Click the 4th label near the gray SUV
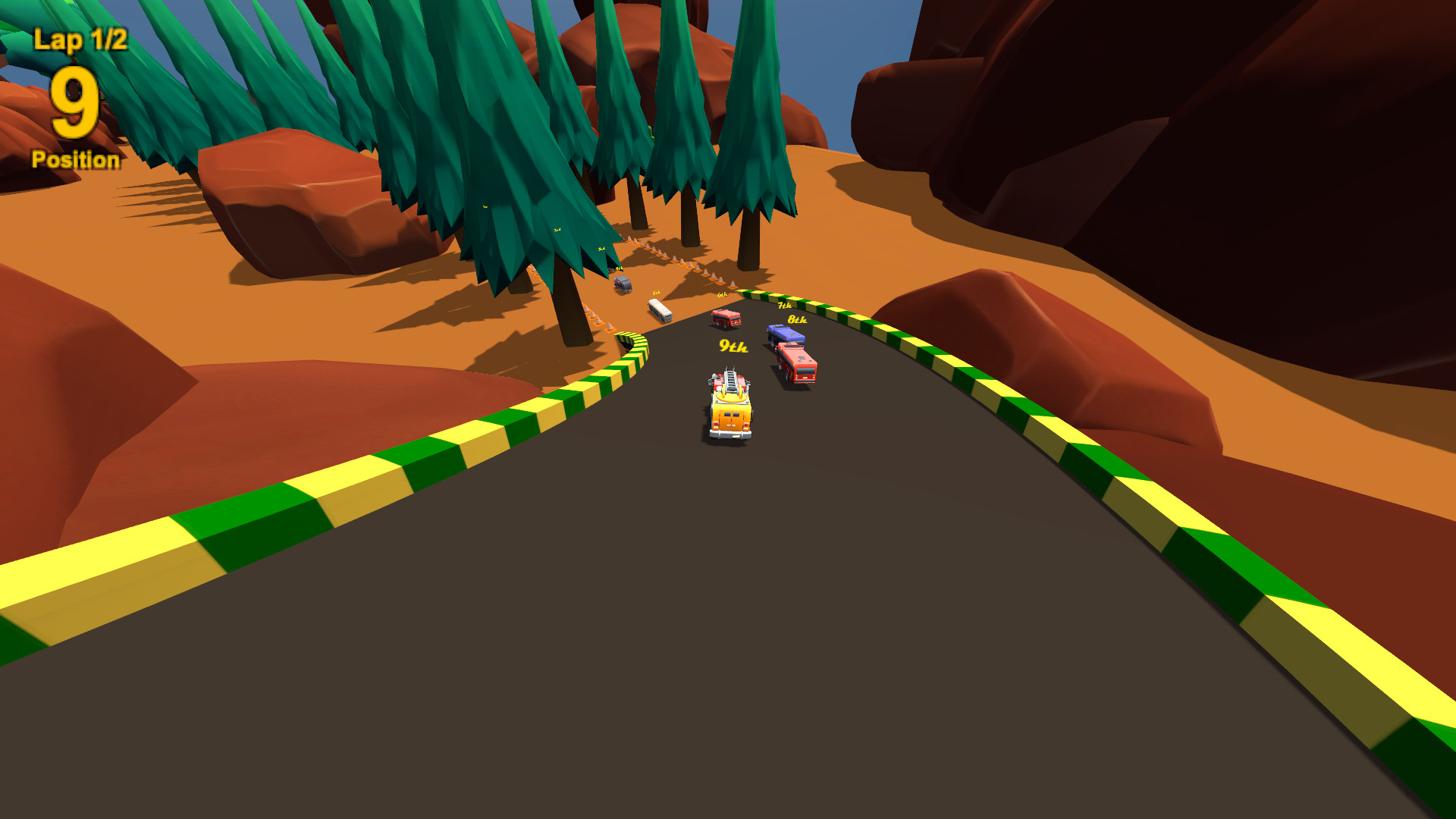1456x819 pixels. pyautogui.click(x=619, y=268)
